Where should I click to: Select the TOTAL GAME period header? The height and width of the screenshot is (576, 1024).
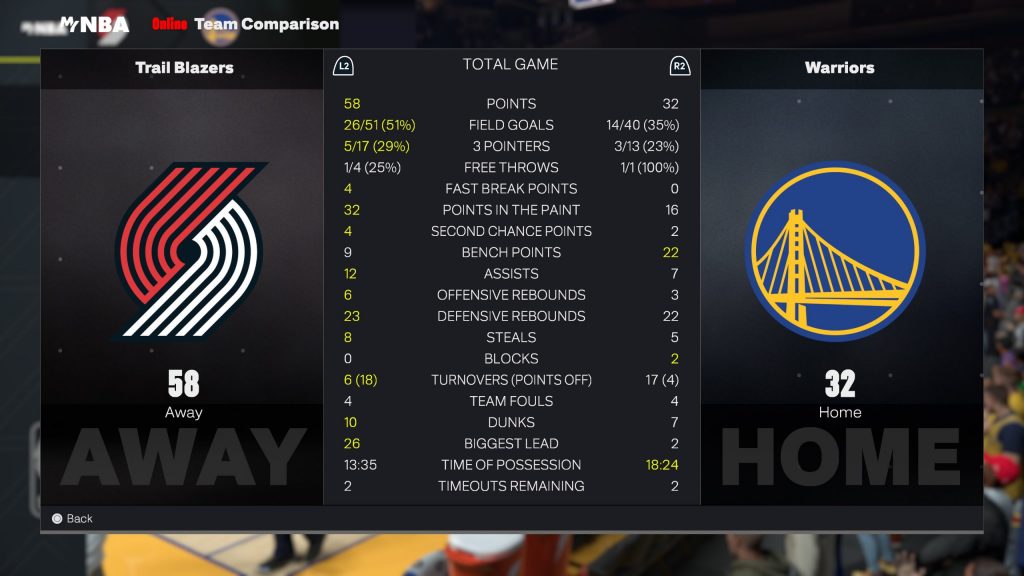tap(510, 65)
